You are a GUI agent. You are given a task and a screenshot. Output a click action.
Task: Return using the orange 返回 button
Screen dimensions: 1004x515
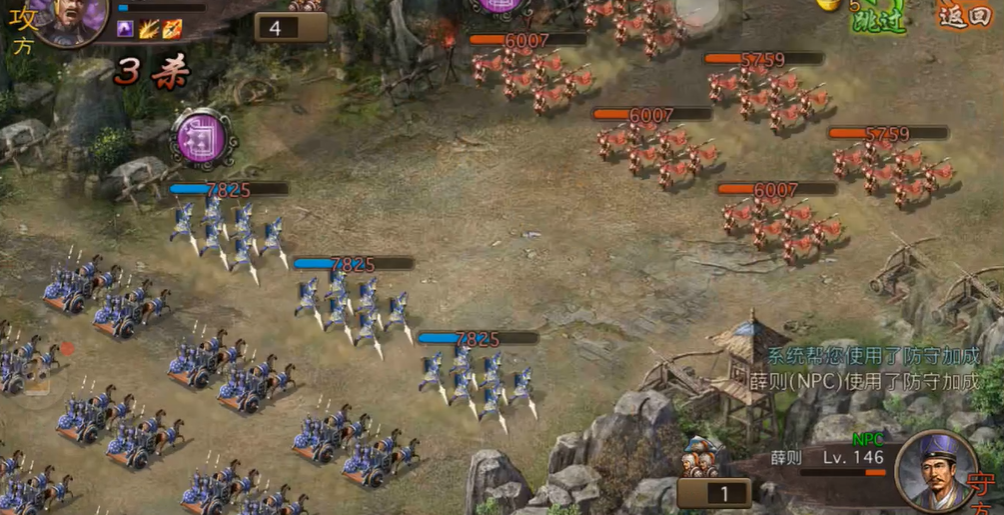point(964,14)
